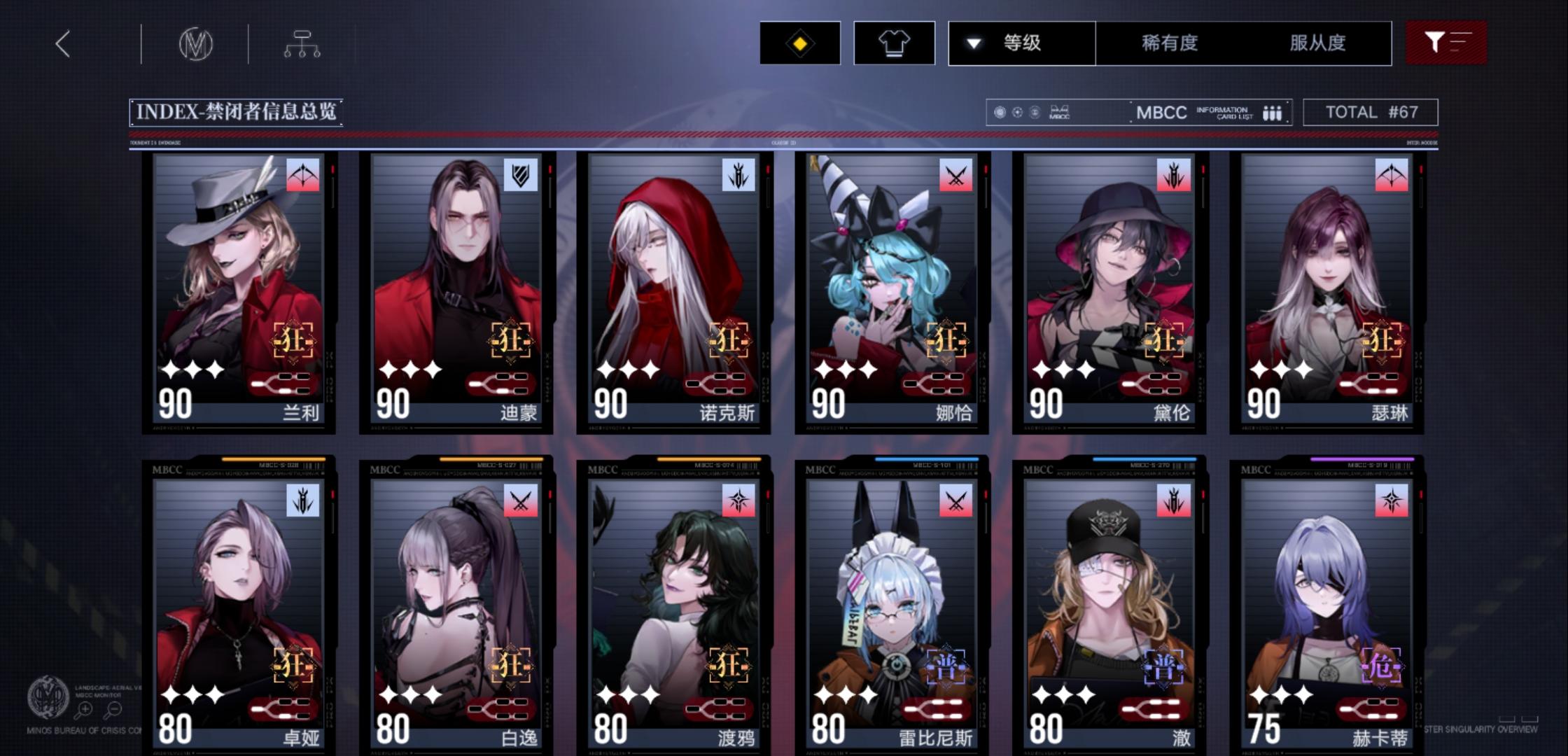Click the TOTAL #67 counter

click(x=1370, y=112)
